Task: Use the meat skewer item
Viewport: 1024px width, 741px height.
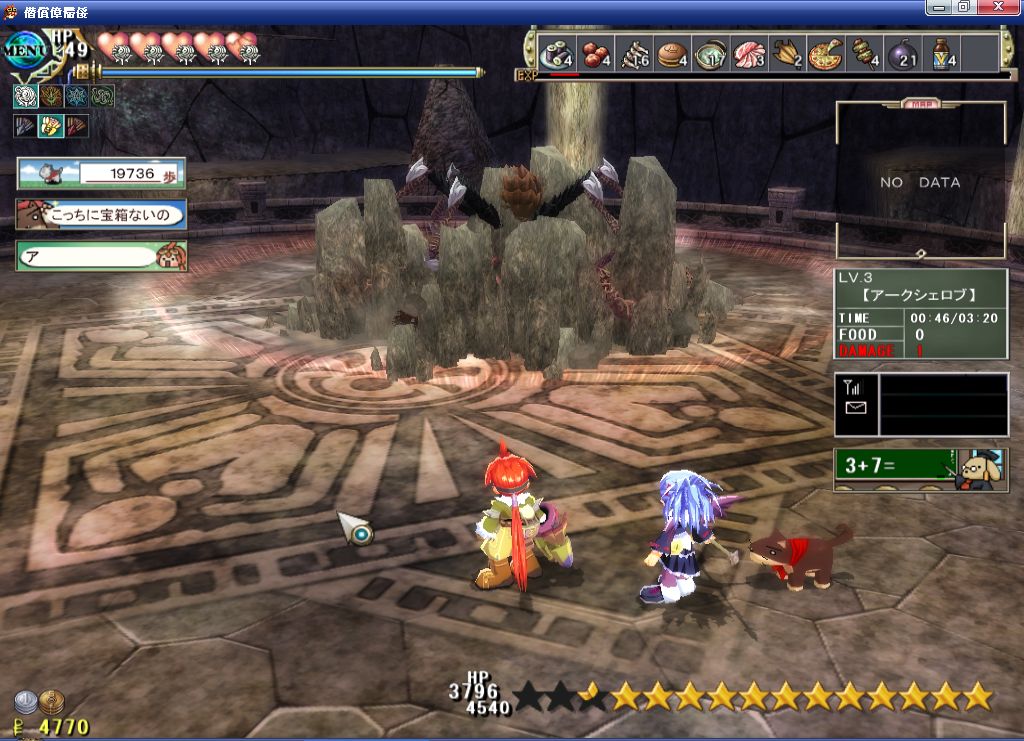Action: point(864,52)
